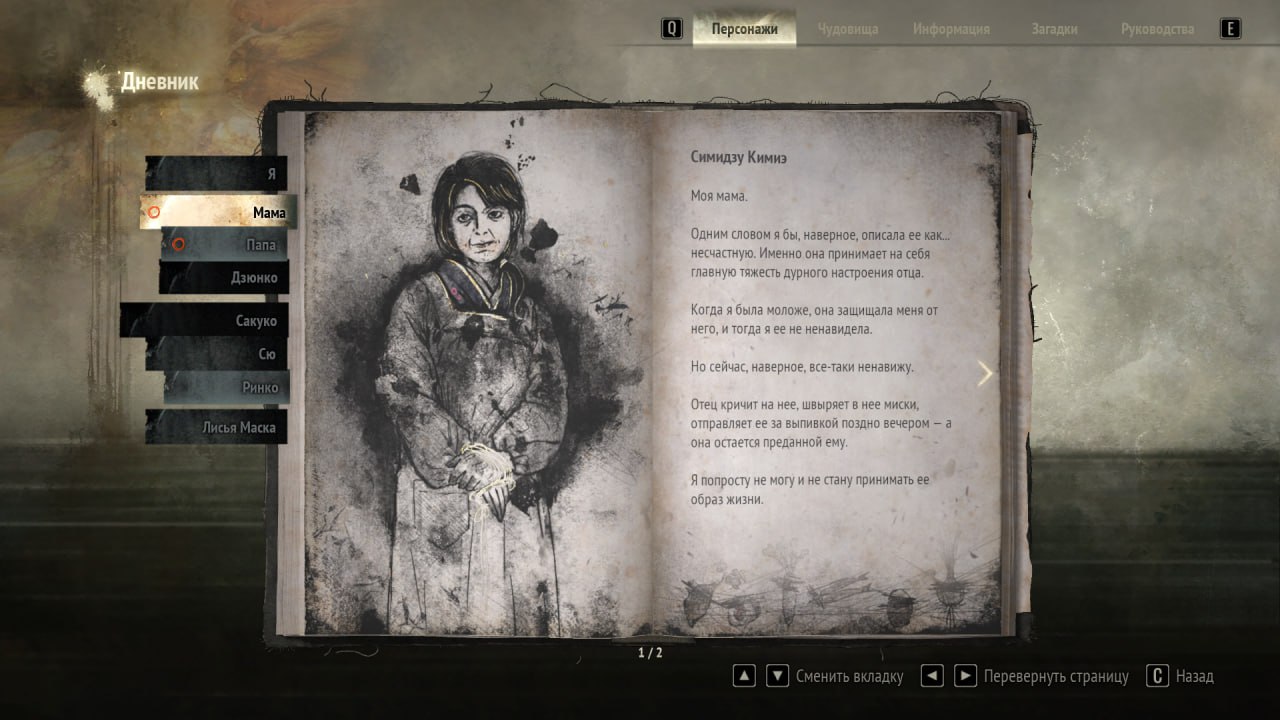Select the Ринко entry
This screenshot has width=1280, height=720.
(227, 388)
